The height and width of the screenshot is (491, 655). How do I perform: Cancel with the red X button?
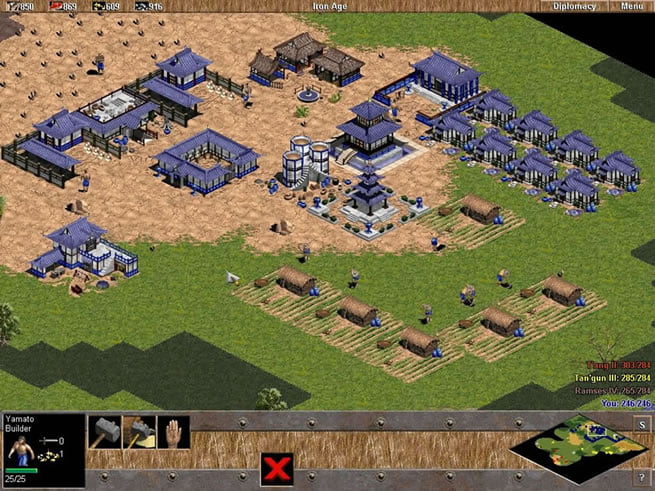tap(276, 468)
